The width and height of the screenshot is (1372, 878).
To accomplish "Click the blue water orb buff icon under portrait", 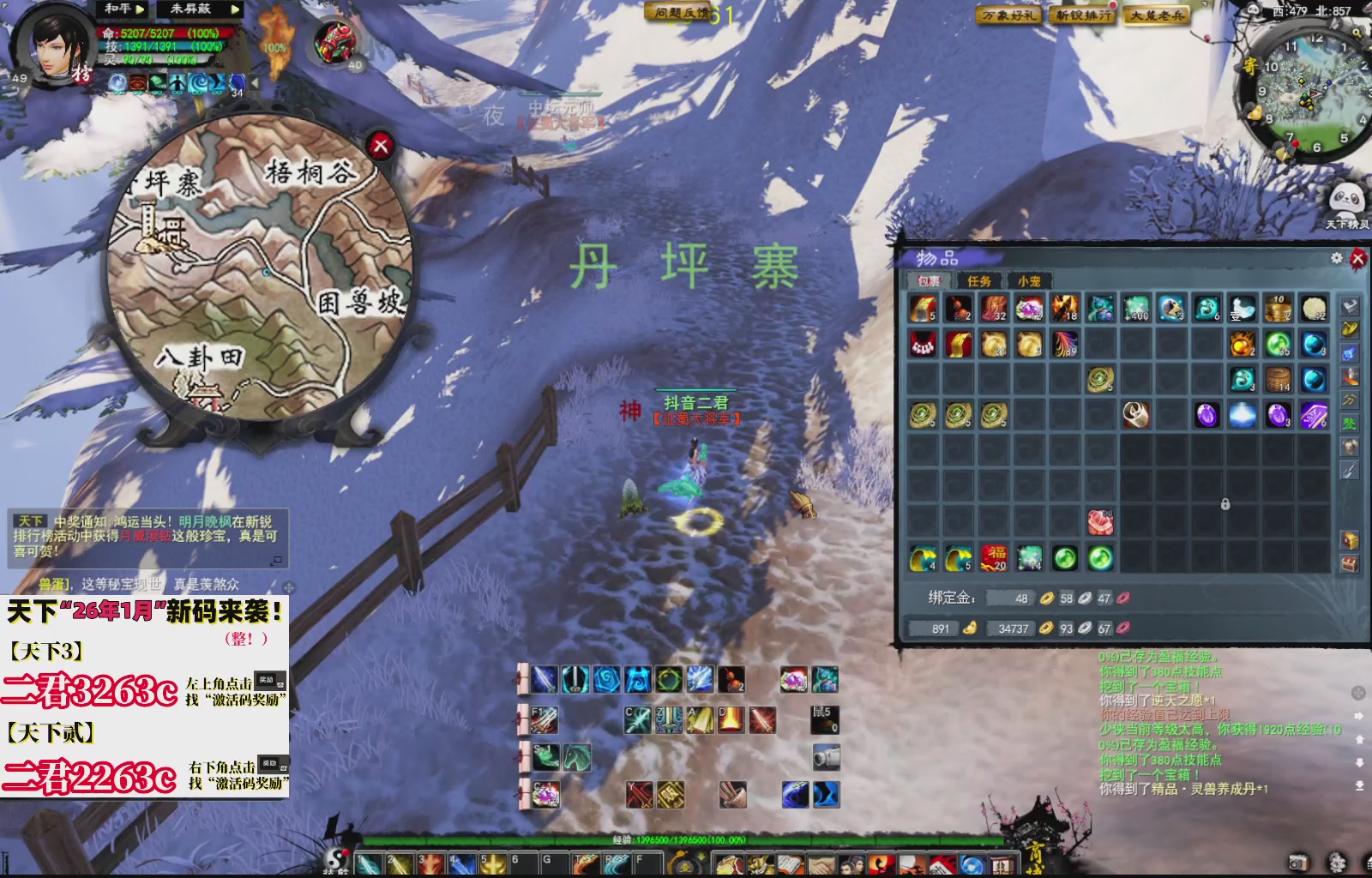I will coord(117,81).
